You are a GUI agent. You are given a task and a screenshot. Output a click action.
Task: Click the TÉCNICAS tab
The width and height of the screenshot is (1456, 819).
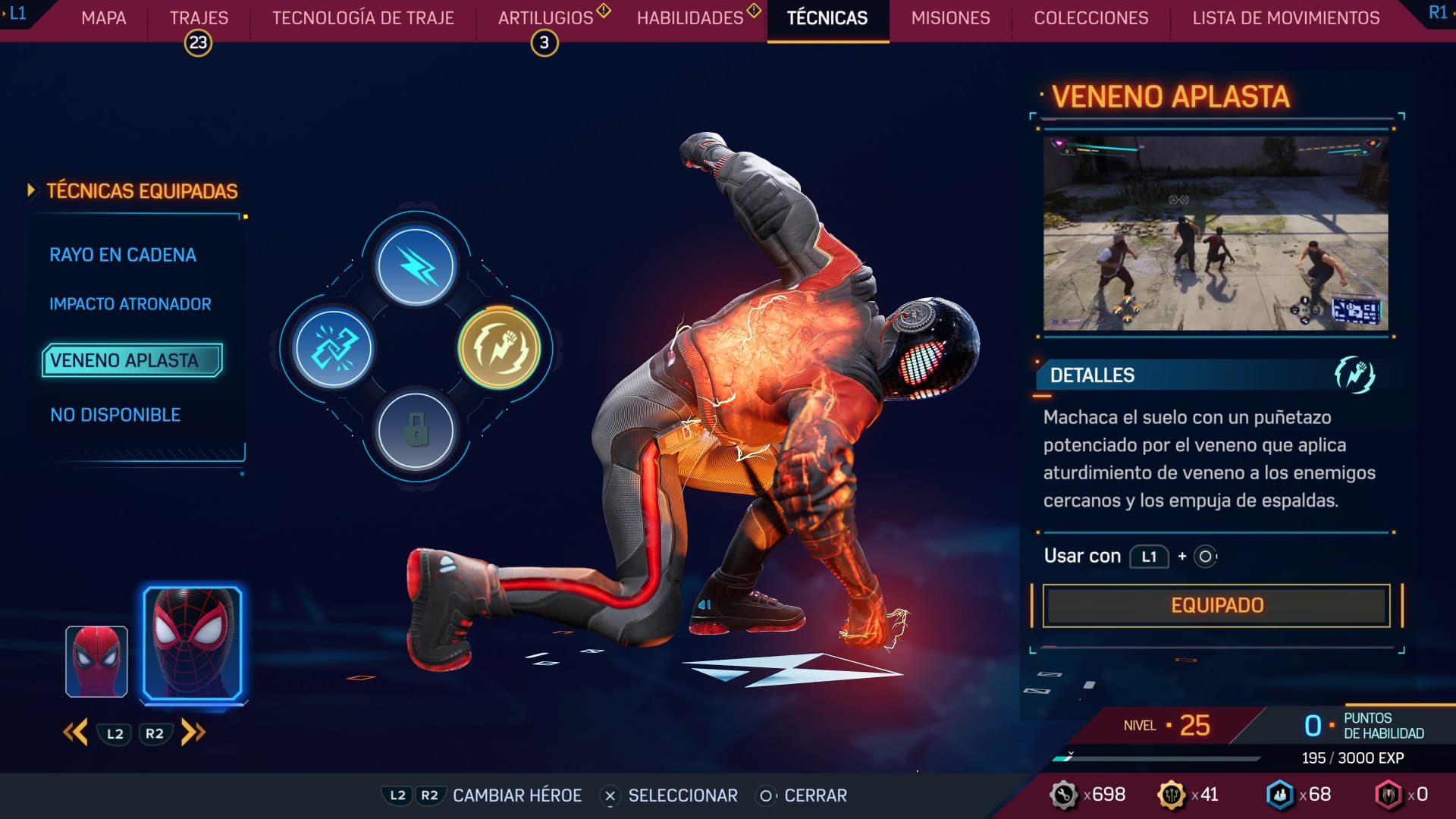click(827, 18)
